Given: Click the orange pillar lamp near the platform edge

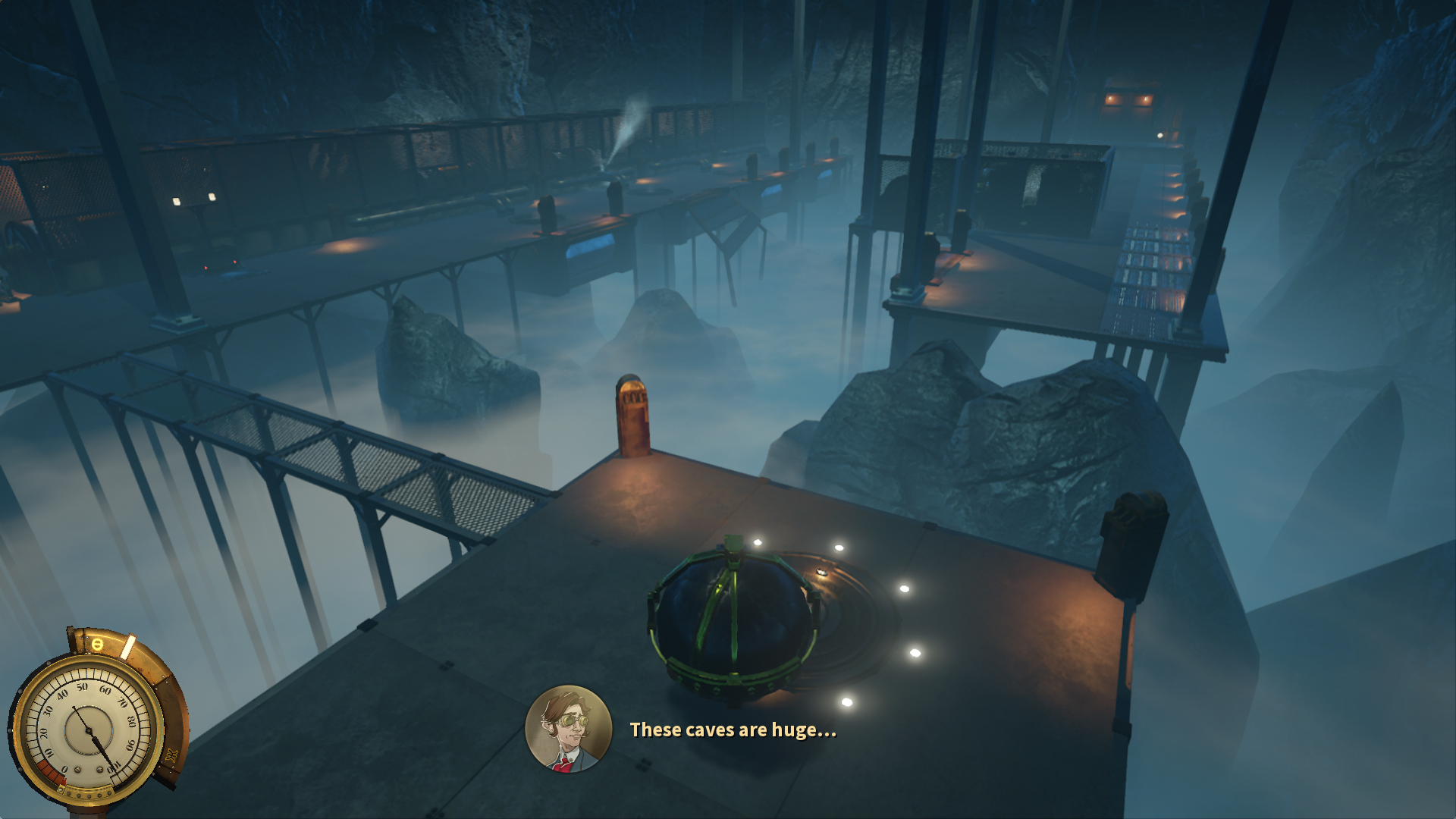Looking at the screenshot, I should click(x=632, y=417).
